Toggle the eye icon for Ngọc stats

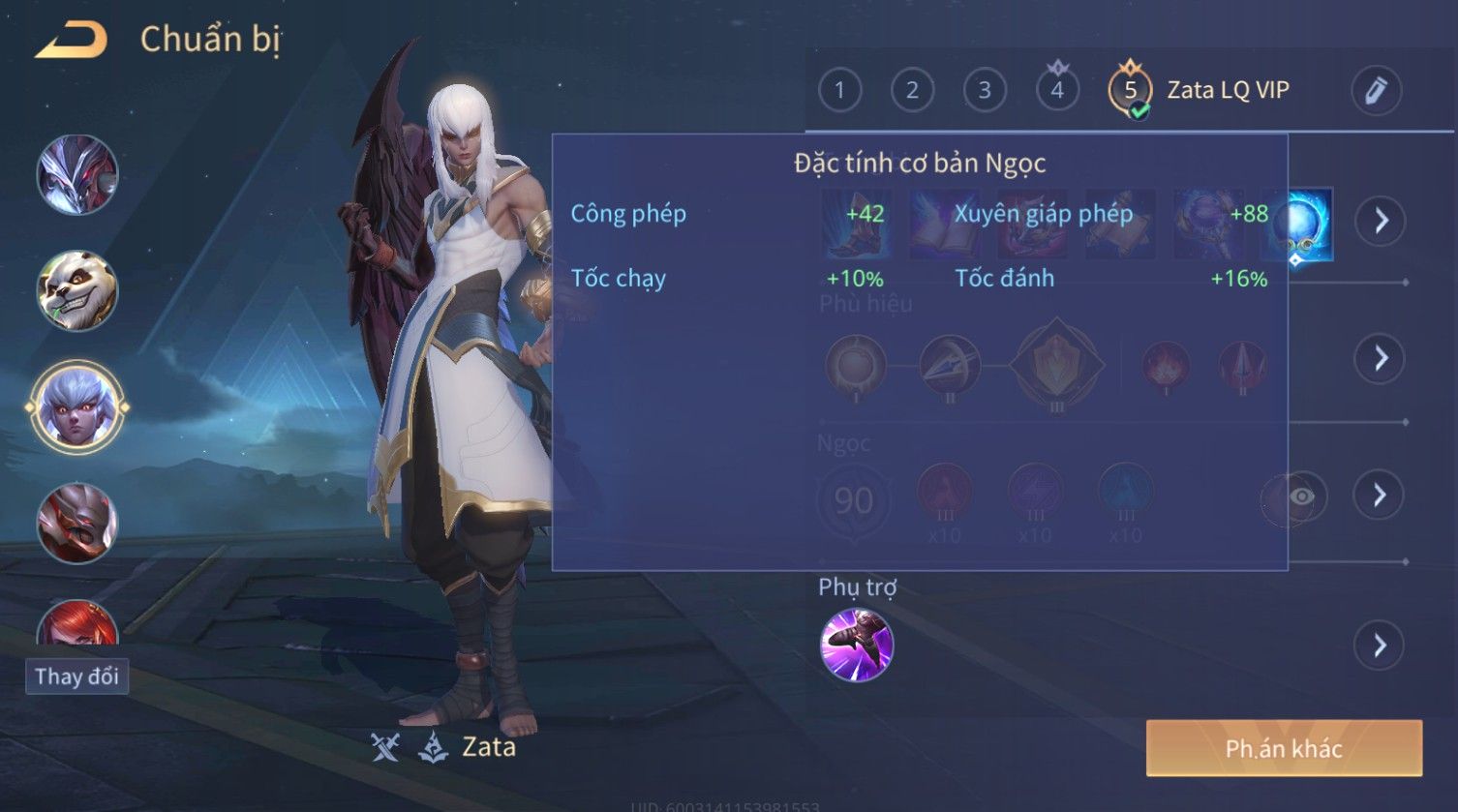[1301, 496]
